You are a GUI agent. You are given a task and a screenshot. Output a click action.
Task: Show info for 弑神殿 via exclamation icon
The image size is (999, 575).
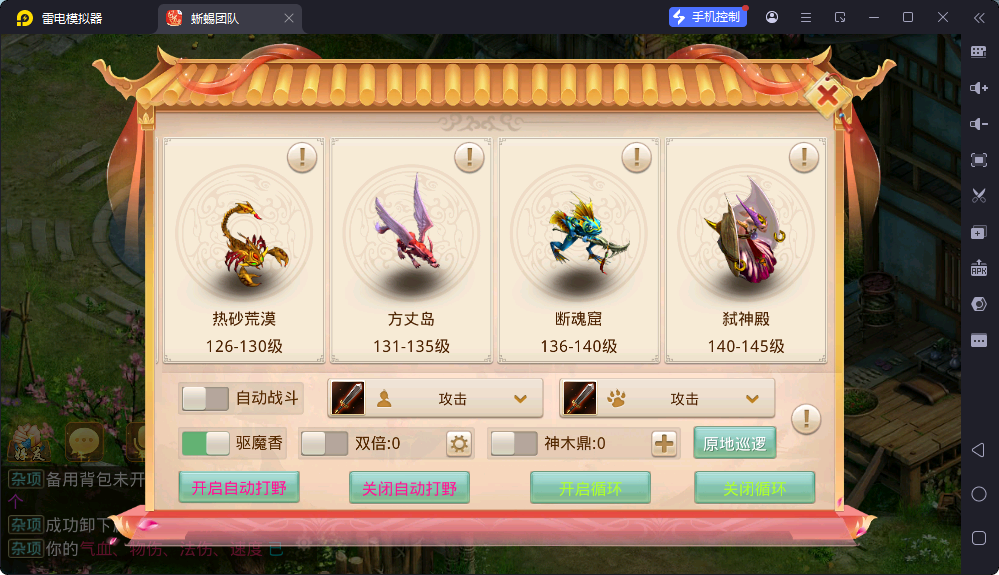point(804,157)
